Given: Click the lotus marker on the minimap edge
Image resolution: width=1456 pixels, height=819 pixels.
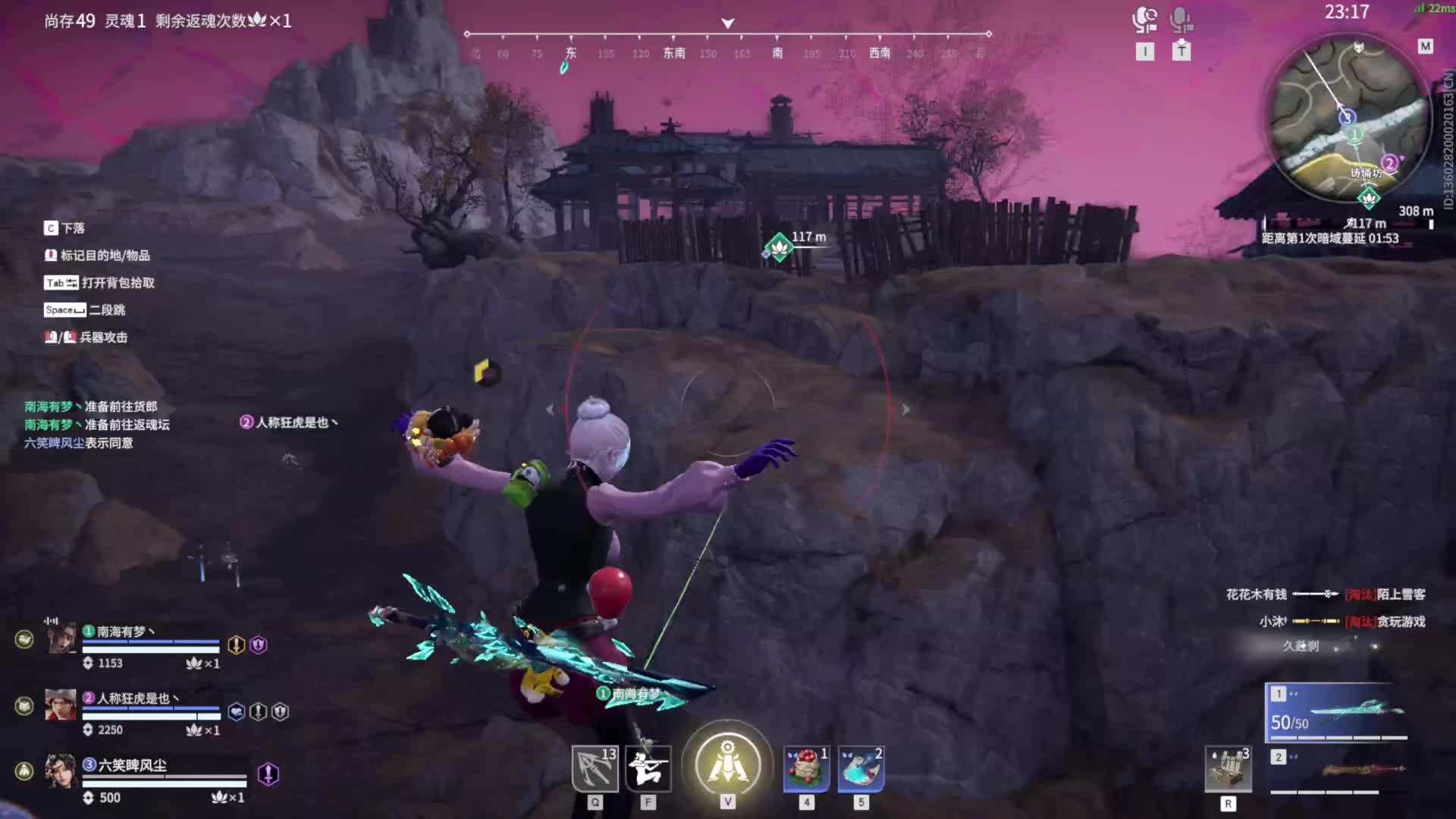Looking at the screenshot, I should (1369, 199).
